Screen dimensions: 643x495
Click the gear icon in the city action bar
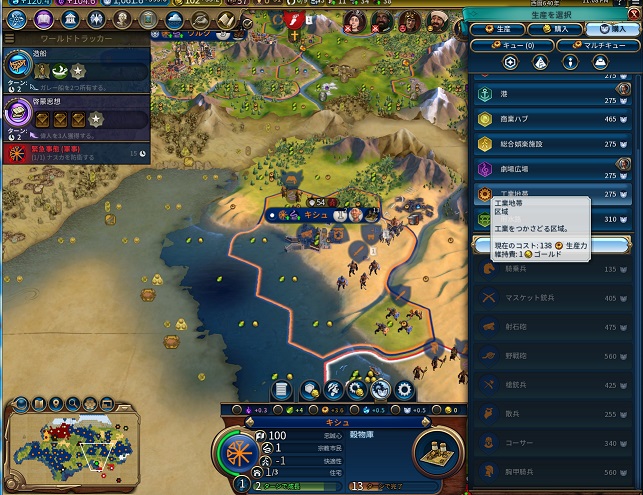[x=405, y=390]
